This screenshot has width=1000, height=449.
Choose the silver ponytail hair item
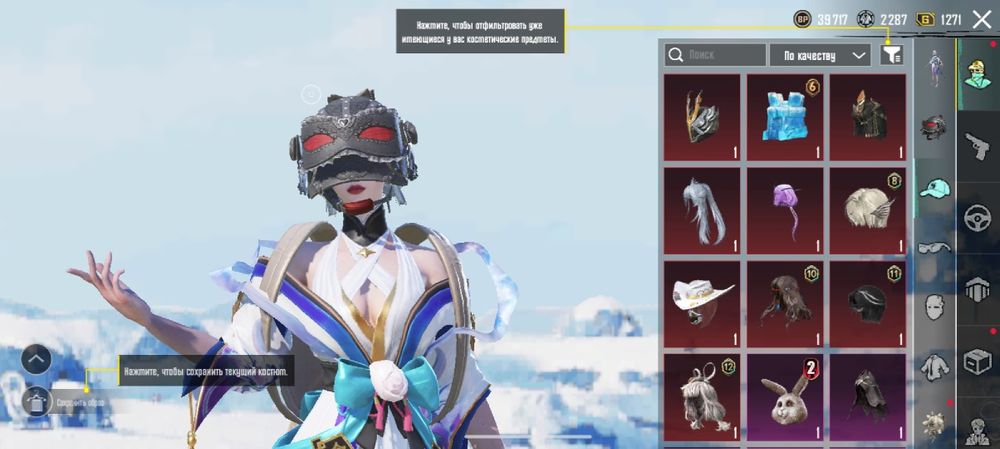pos(702,211)
